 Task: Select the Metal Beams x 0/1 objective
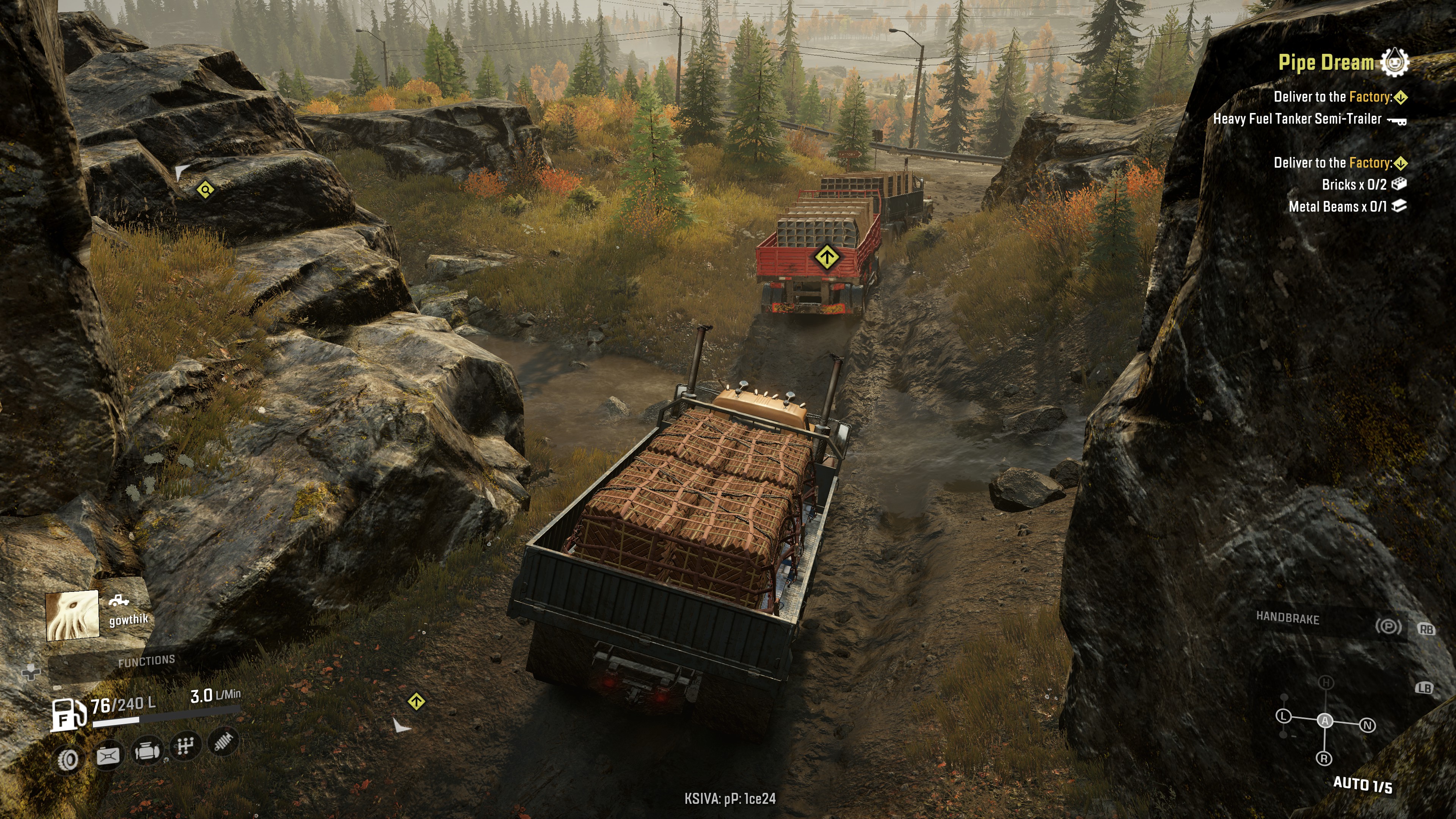[1337, 207]
